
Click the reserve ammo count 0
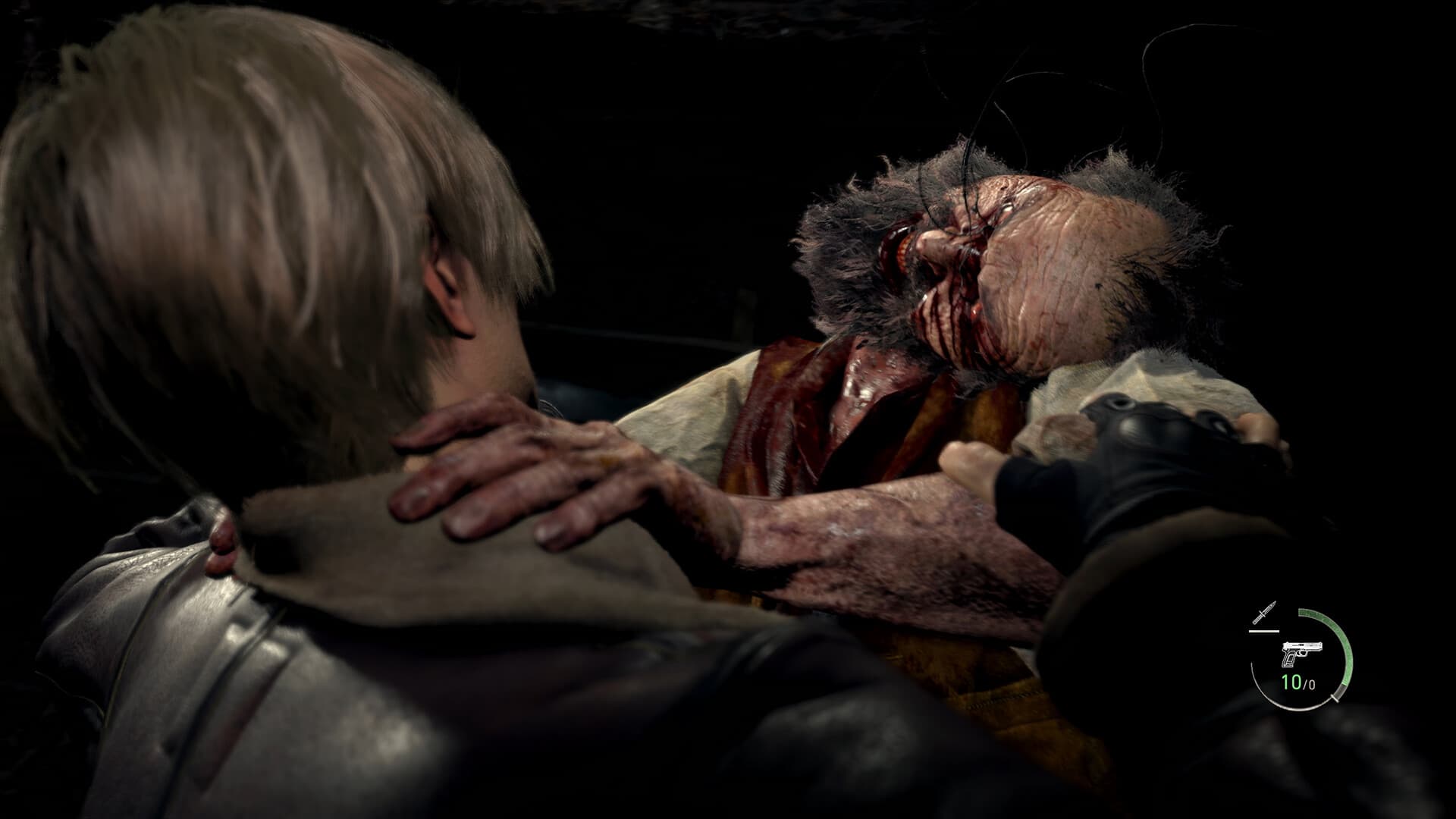click(x=1313, y=685)
